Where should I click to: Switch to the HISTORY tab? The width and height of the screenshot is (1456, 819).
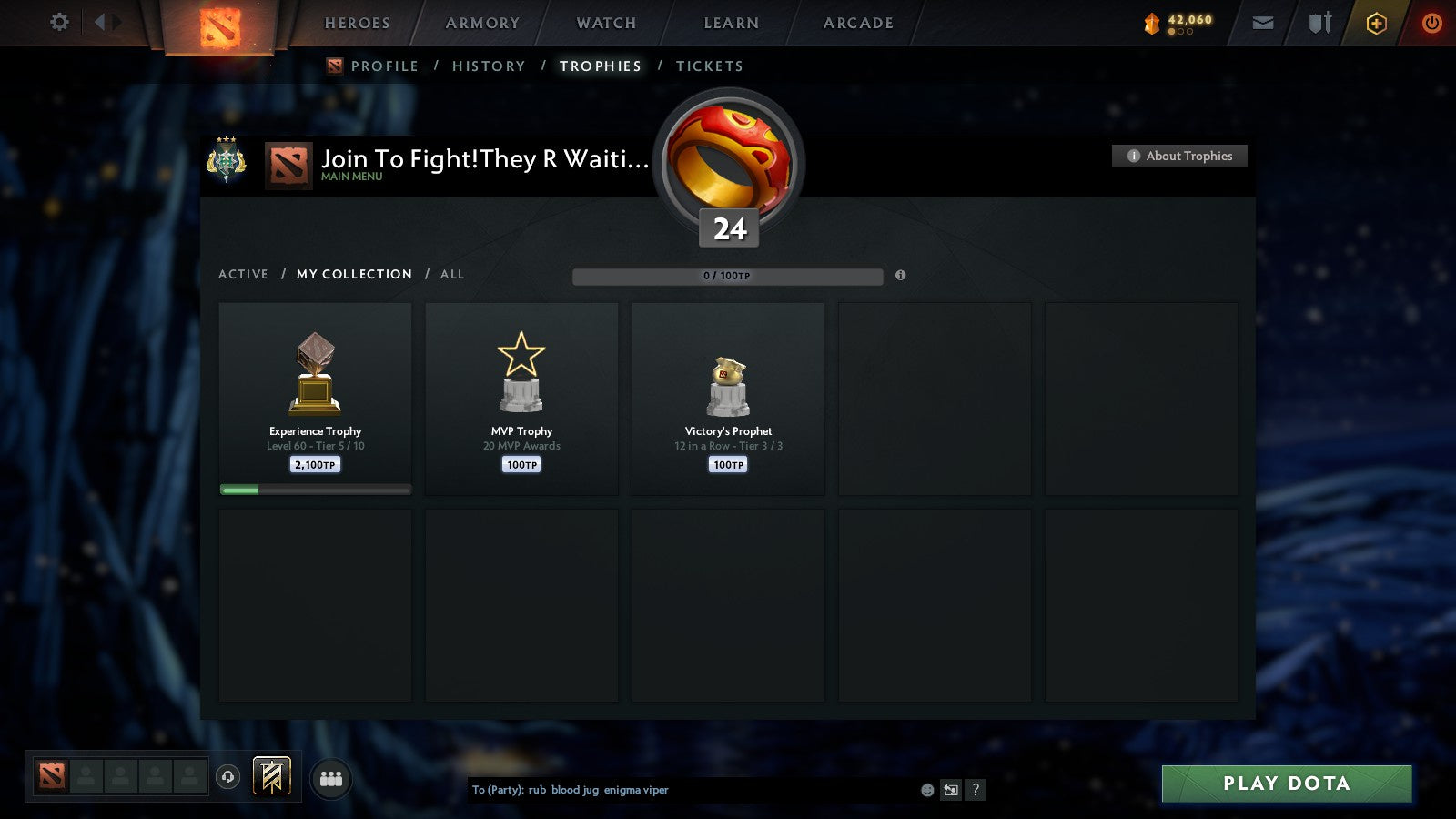(x=490, y=66)
